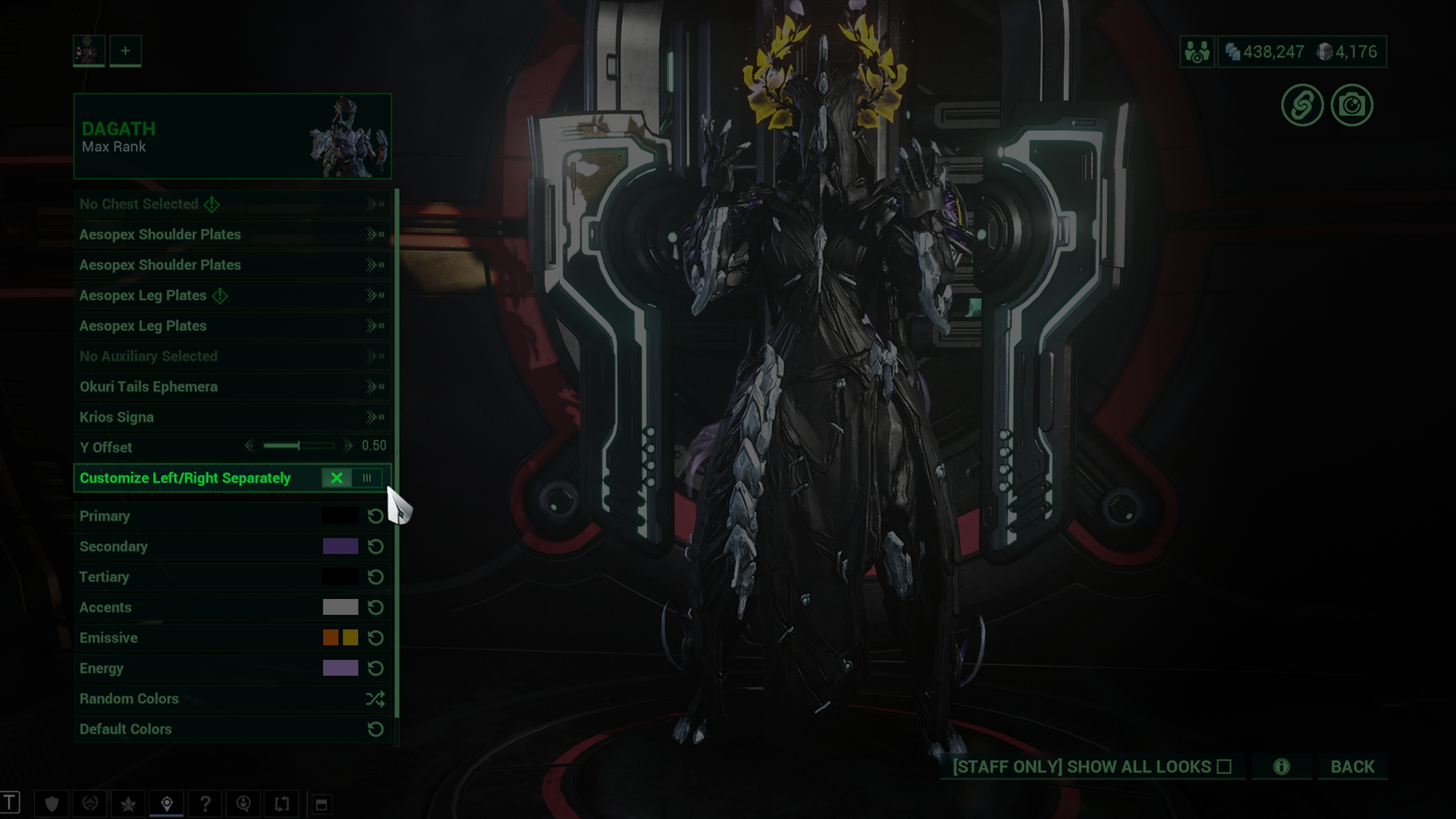Tick the Staff Only Show All Looks checkbox
This screenshot has width=1456, height=819.
(1224, 767)
